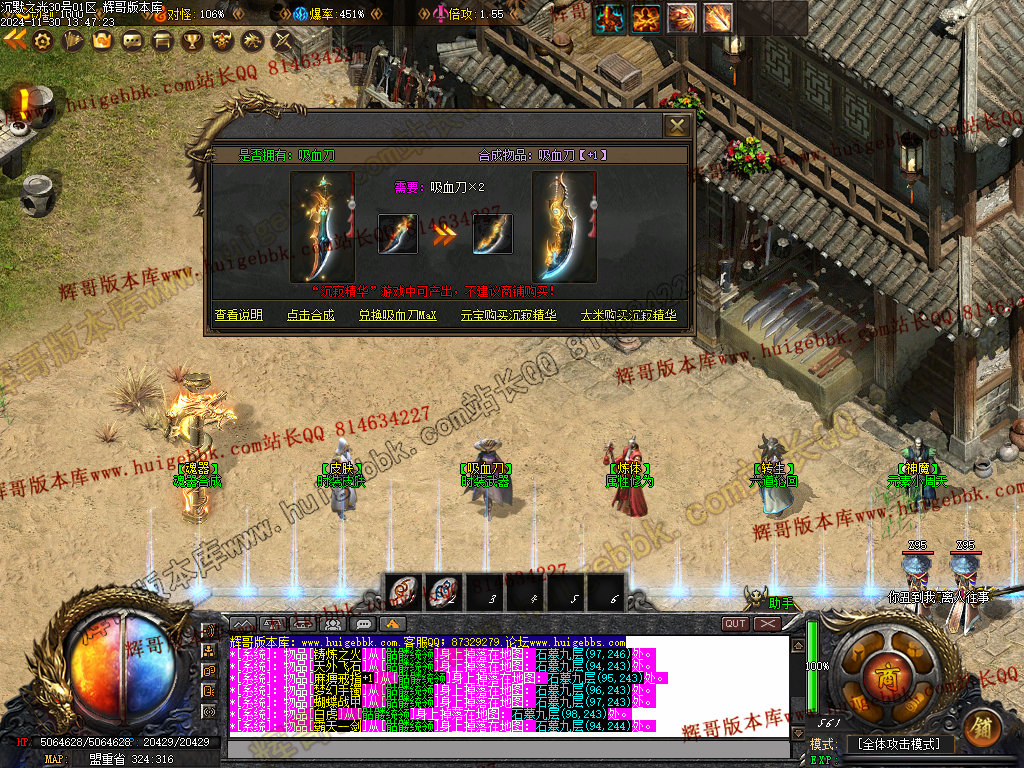The height and width of the screenshot is (768, 1024).
Task: Toggle the 全体攻击模式 attack mode
Action: pyautogui.click(x=900, y=745)
